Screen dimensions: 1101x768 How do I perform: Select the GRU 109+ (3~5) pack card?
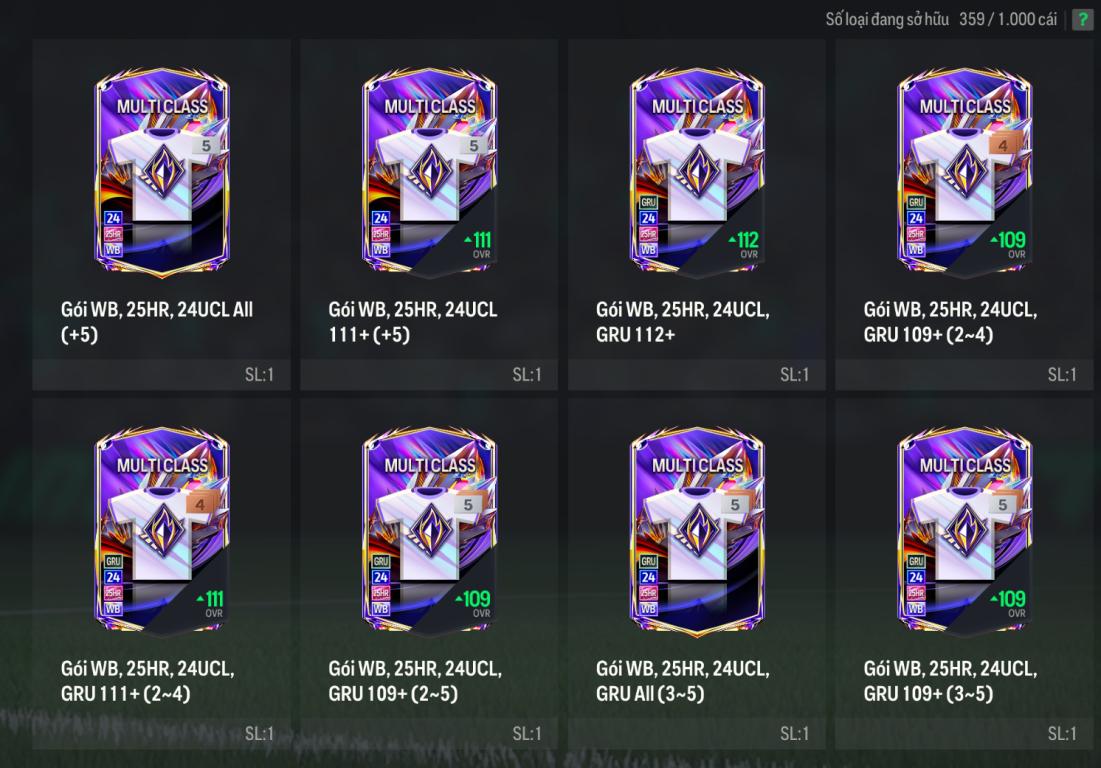click(x=964, y=534)
